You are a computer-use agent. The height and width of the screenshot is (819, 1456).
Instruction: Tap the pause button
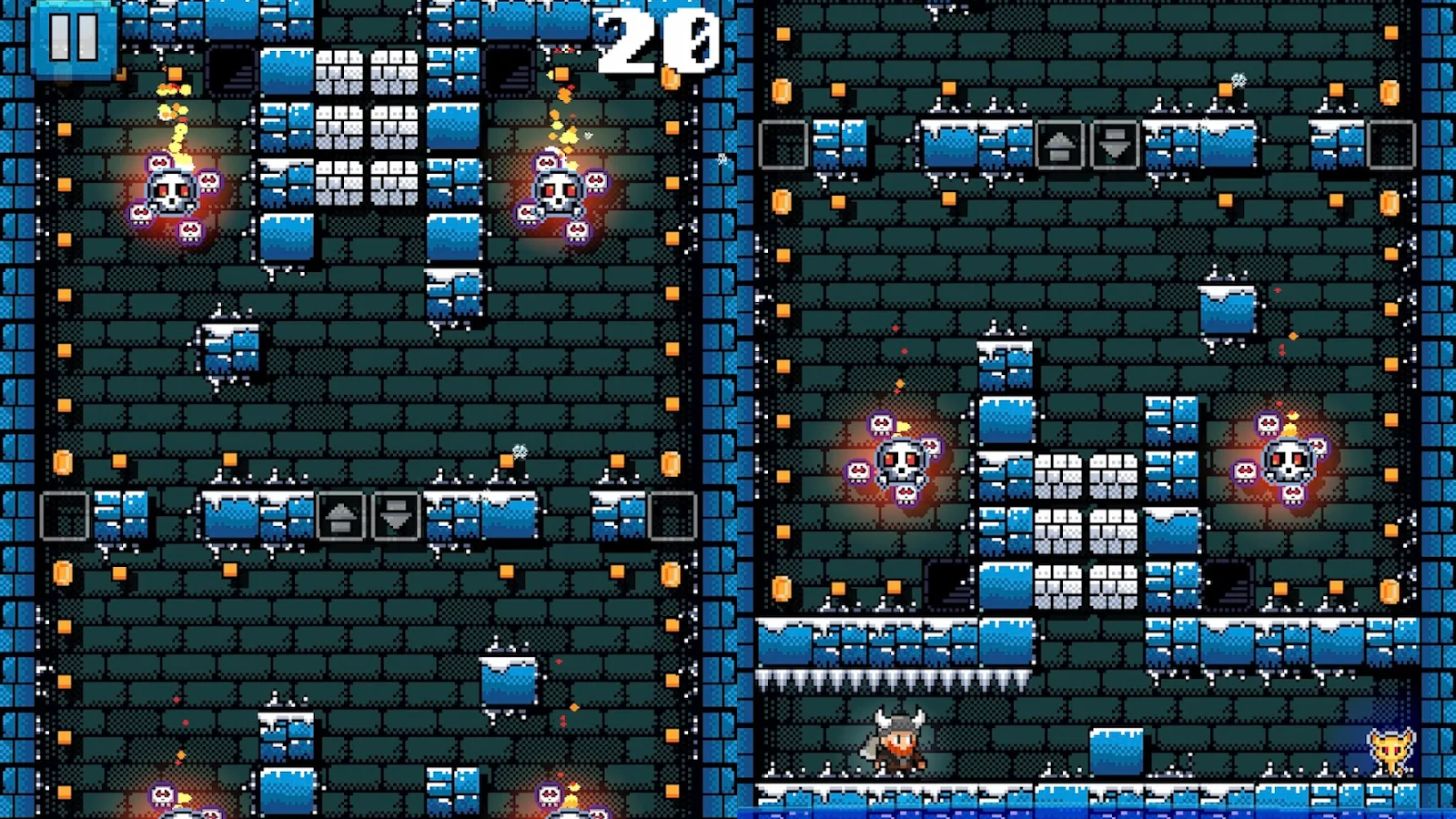(x=70, y=40)
